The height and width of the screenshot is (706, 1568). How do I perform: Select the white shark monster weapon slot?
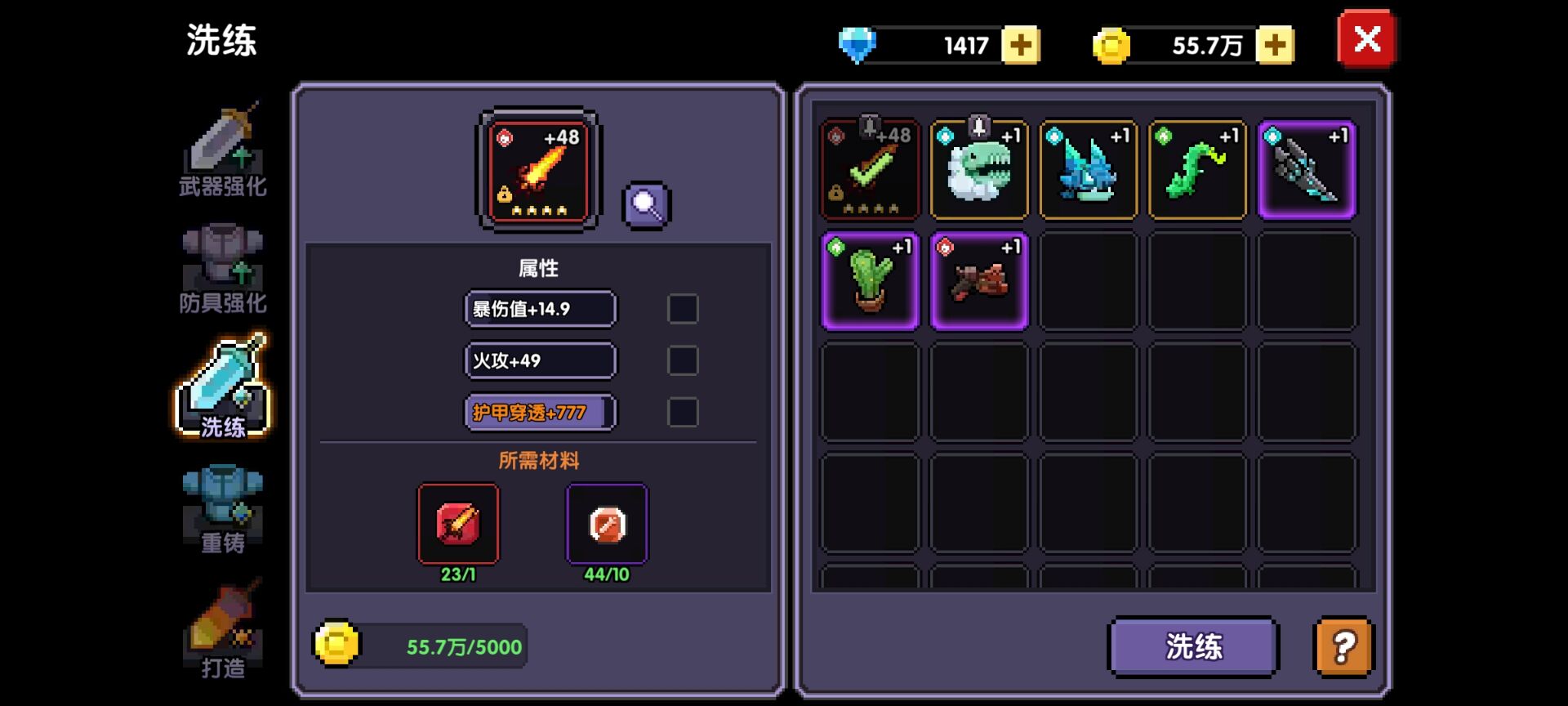tap(979, 170)
